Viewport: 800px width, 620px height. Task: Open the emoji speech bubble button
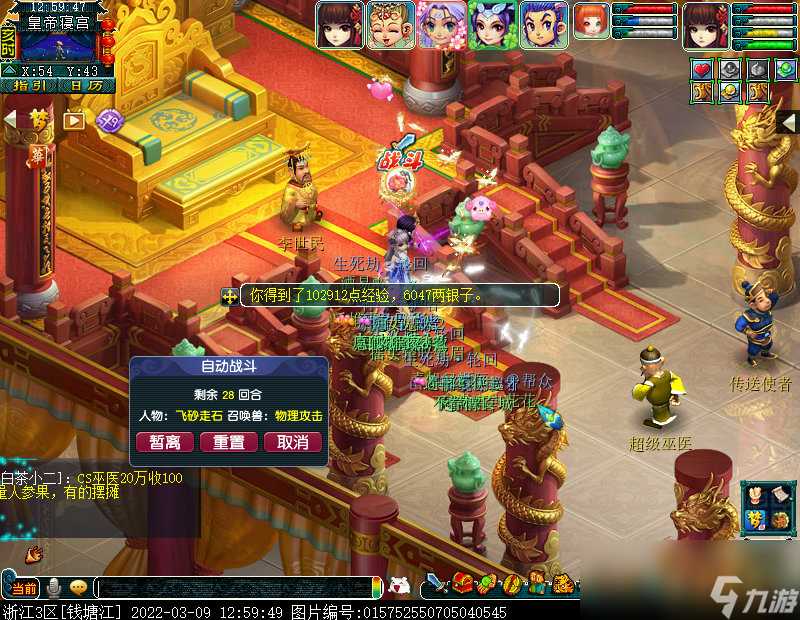click(78, 587)
